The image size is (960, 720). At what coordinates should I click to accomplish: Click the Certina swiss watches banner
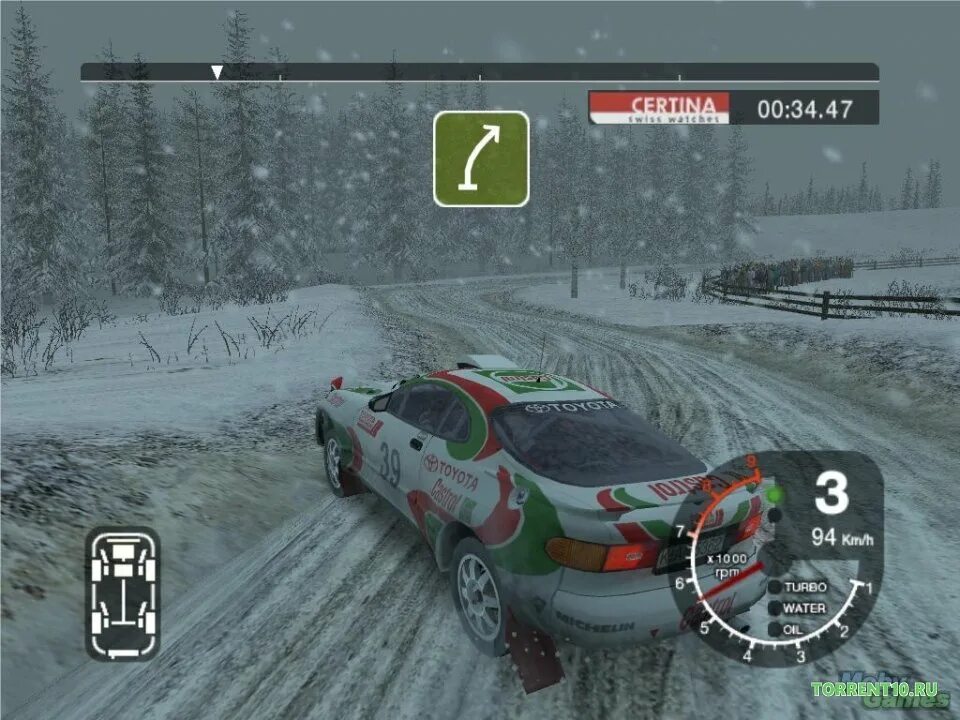pos(659,108)
